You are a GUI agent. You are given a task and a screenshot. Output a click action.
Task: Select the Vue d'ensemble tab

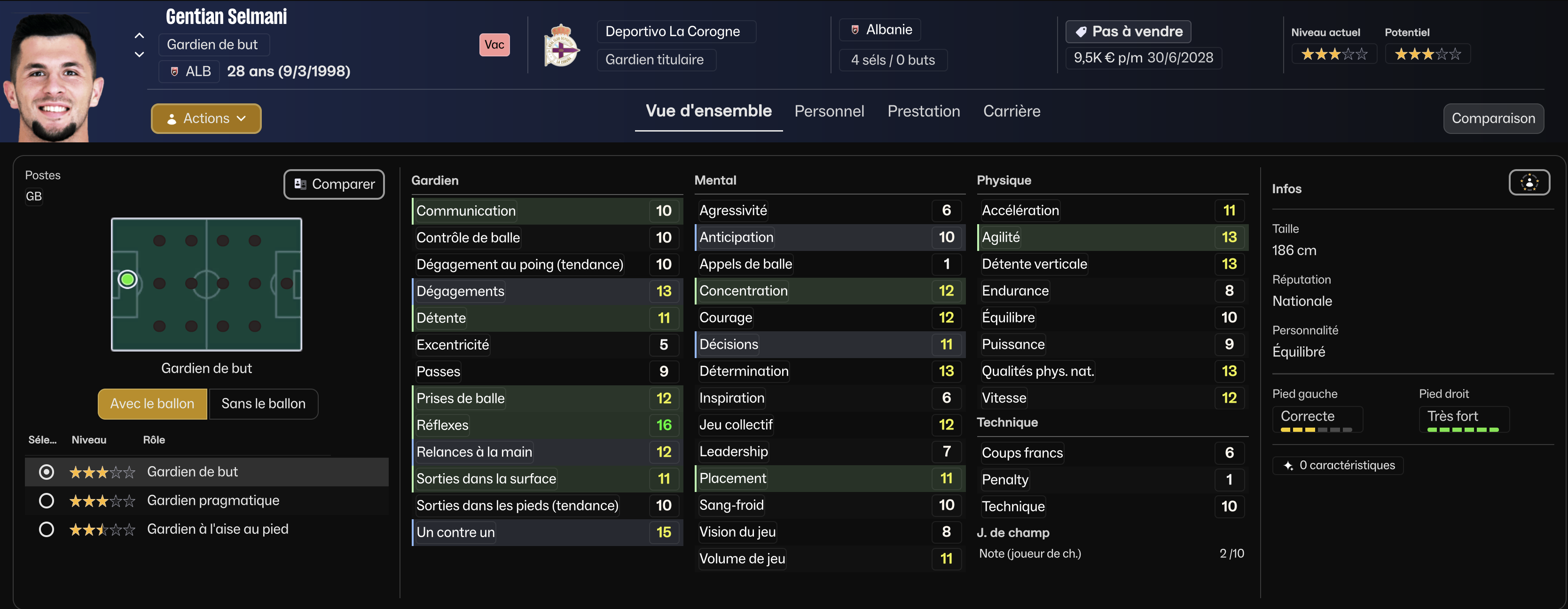tap(708, 111)
